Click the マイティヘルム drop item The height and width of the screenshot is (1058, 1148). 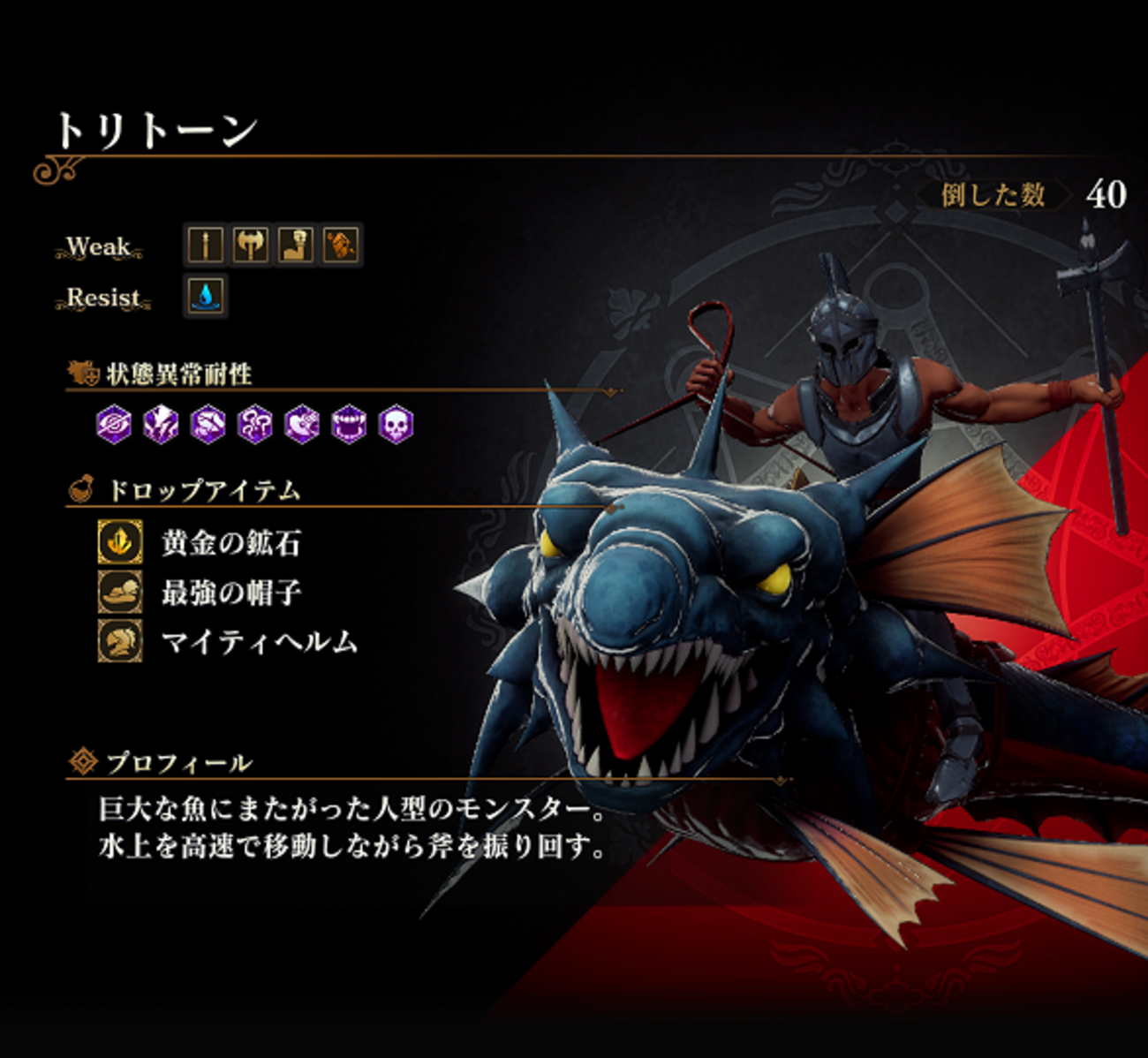click(258, 641)
